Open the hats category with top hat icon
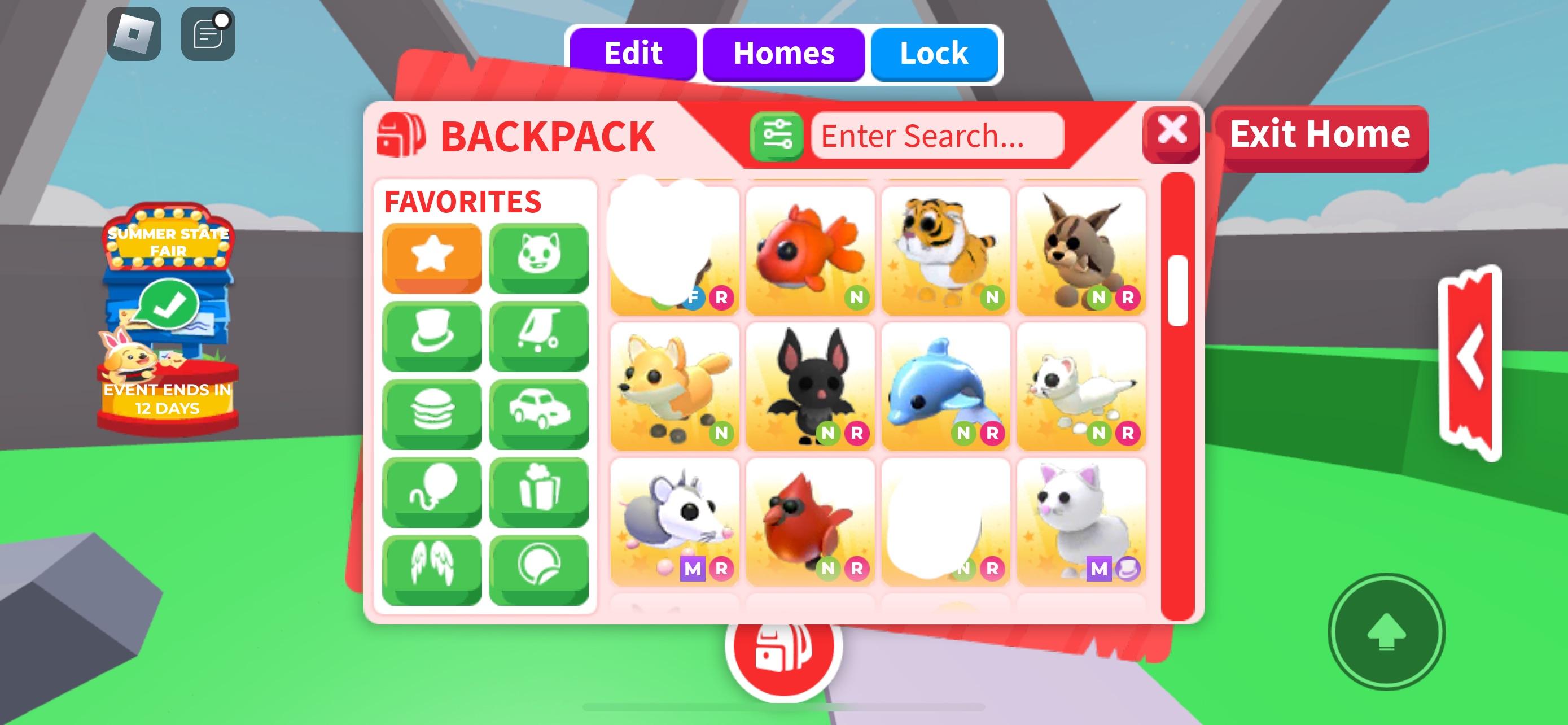Image resolution: width=1568 pixels, height=725 pixels. coord(431,335)
